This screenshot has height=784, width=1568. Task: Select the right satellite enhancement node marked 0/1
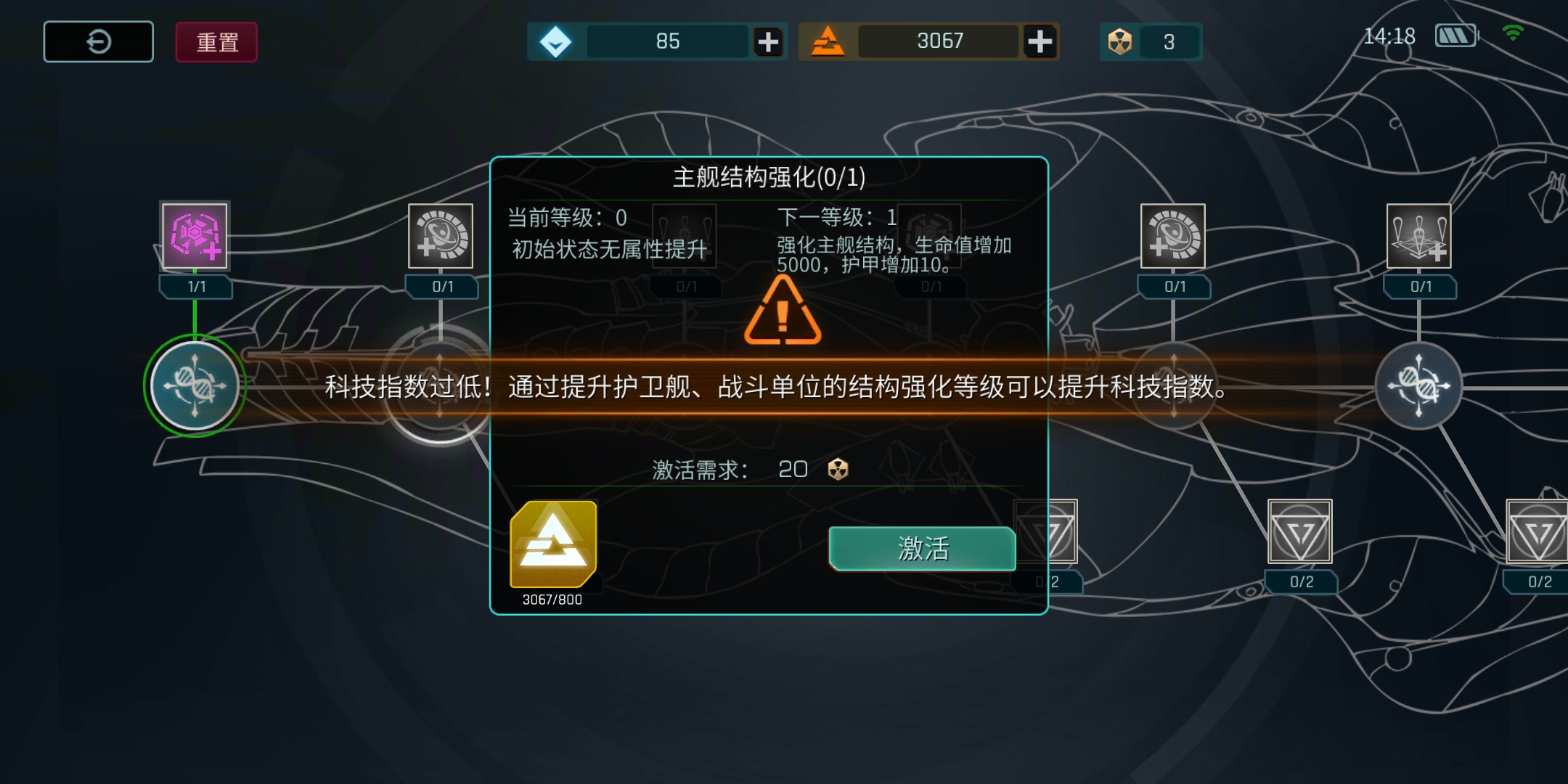(x=1174, y=237)
